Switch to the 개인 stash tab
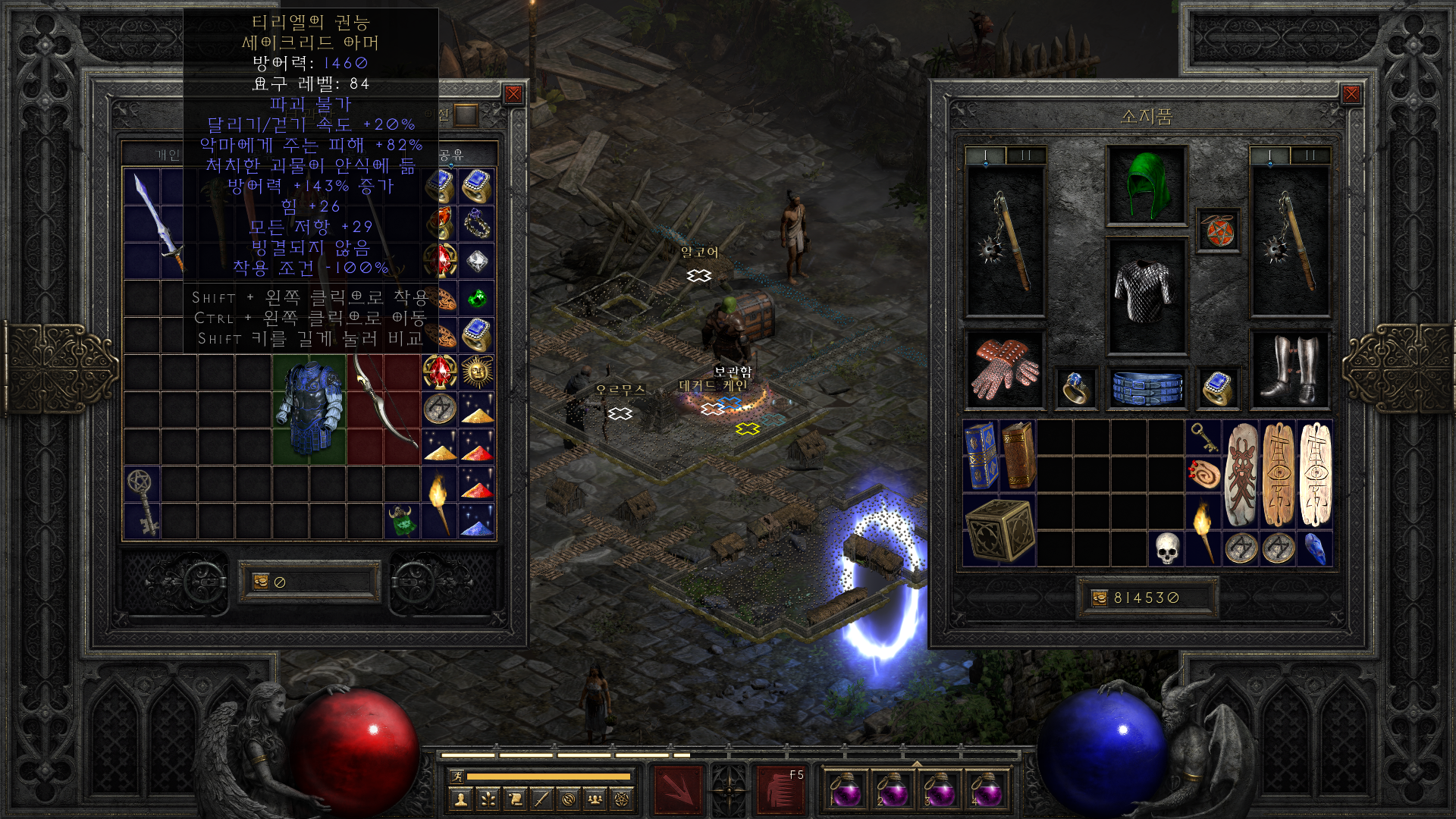The height and width of the screenshot is (819, 1456). click(168, 155)
